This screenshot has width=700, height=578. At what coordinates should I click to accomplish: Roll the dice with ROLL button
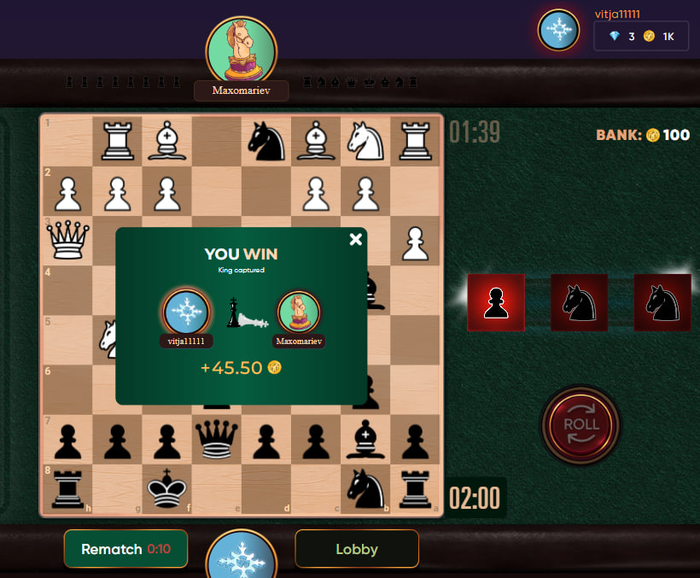tap(581, 424)
